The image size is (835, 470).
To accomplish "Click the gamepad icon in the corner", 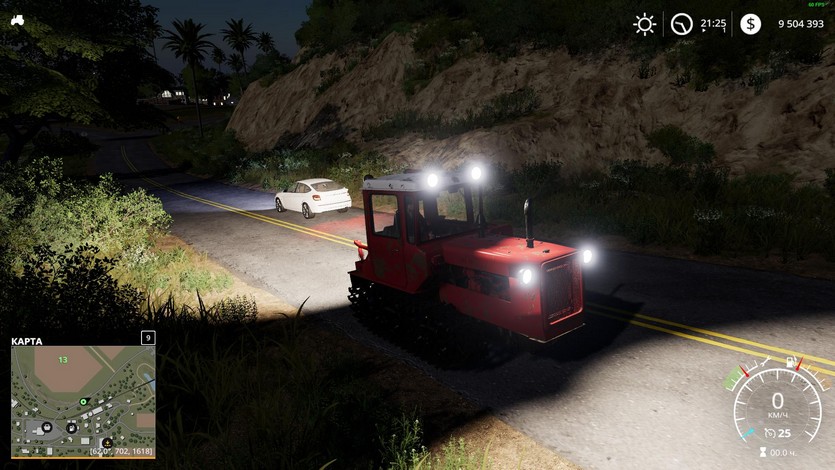I will 17,19.
